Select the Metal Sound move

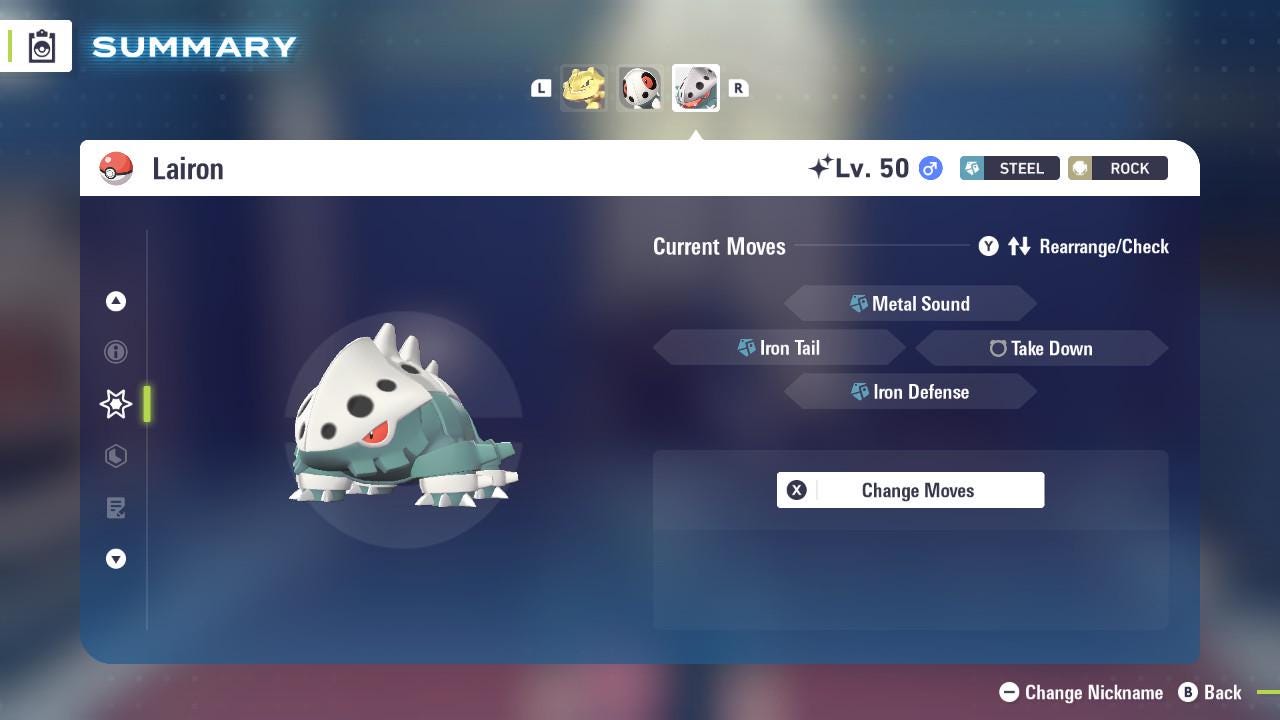[x=910, y=304]
